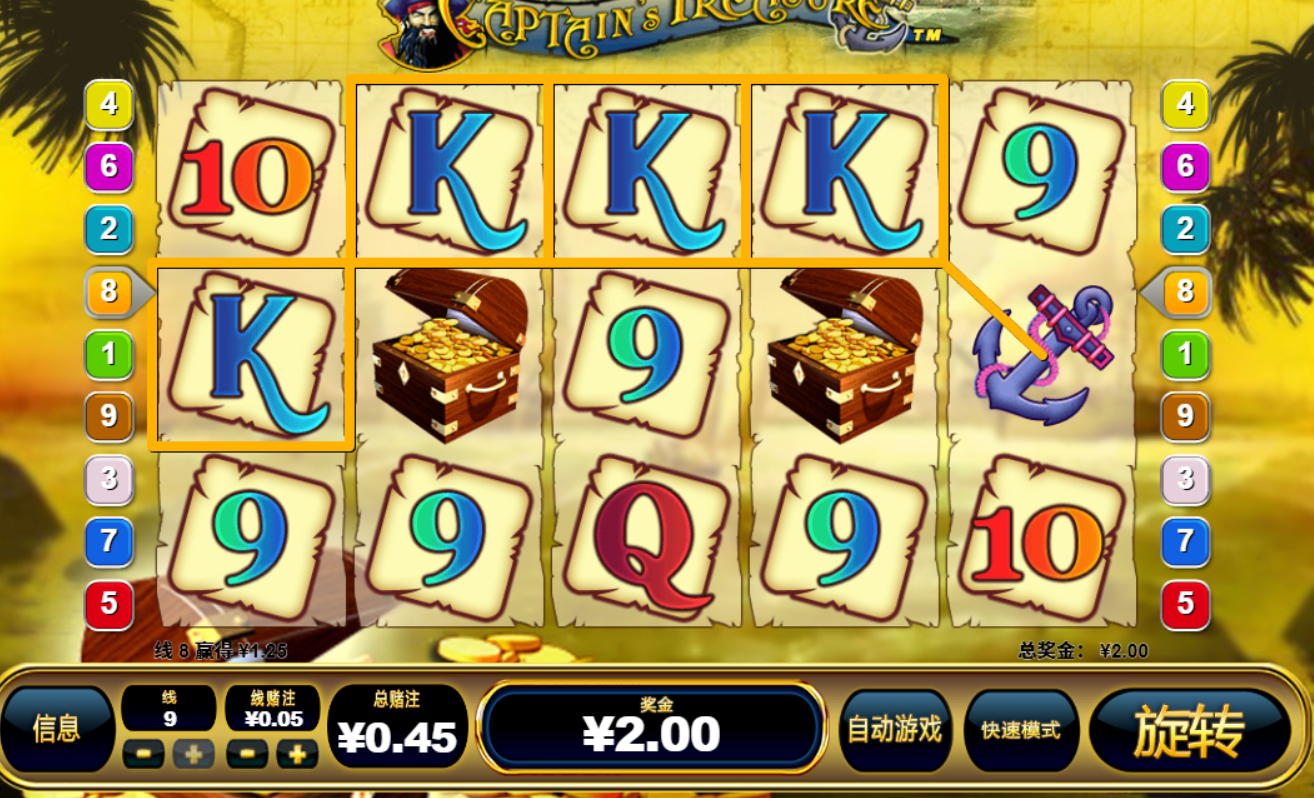1314x798 pixels.
Task: Select payline 1 on the right side
Action: tap(1183, 355)
